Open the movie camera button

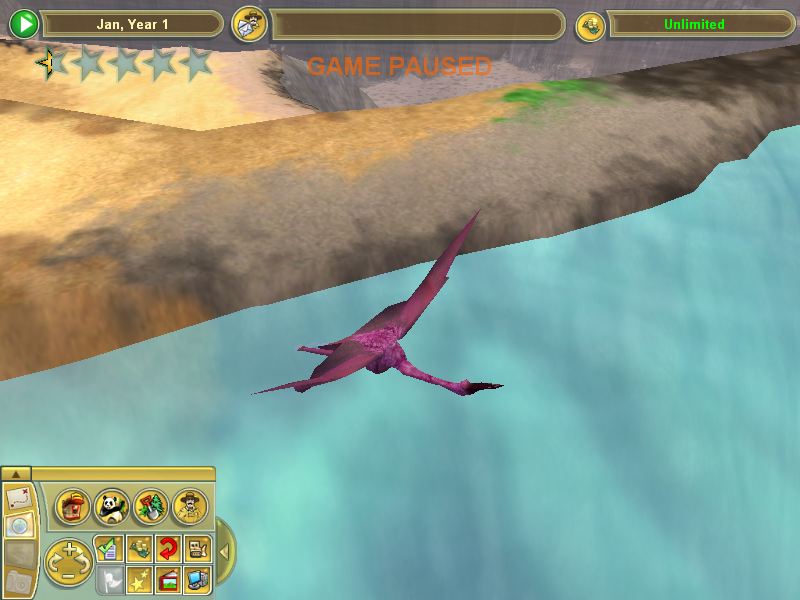coord(197,548)
